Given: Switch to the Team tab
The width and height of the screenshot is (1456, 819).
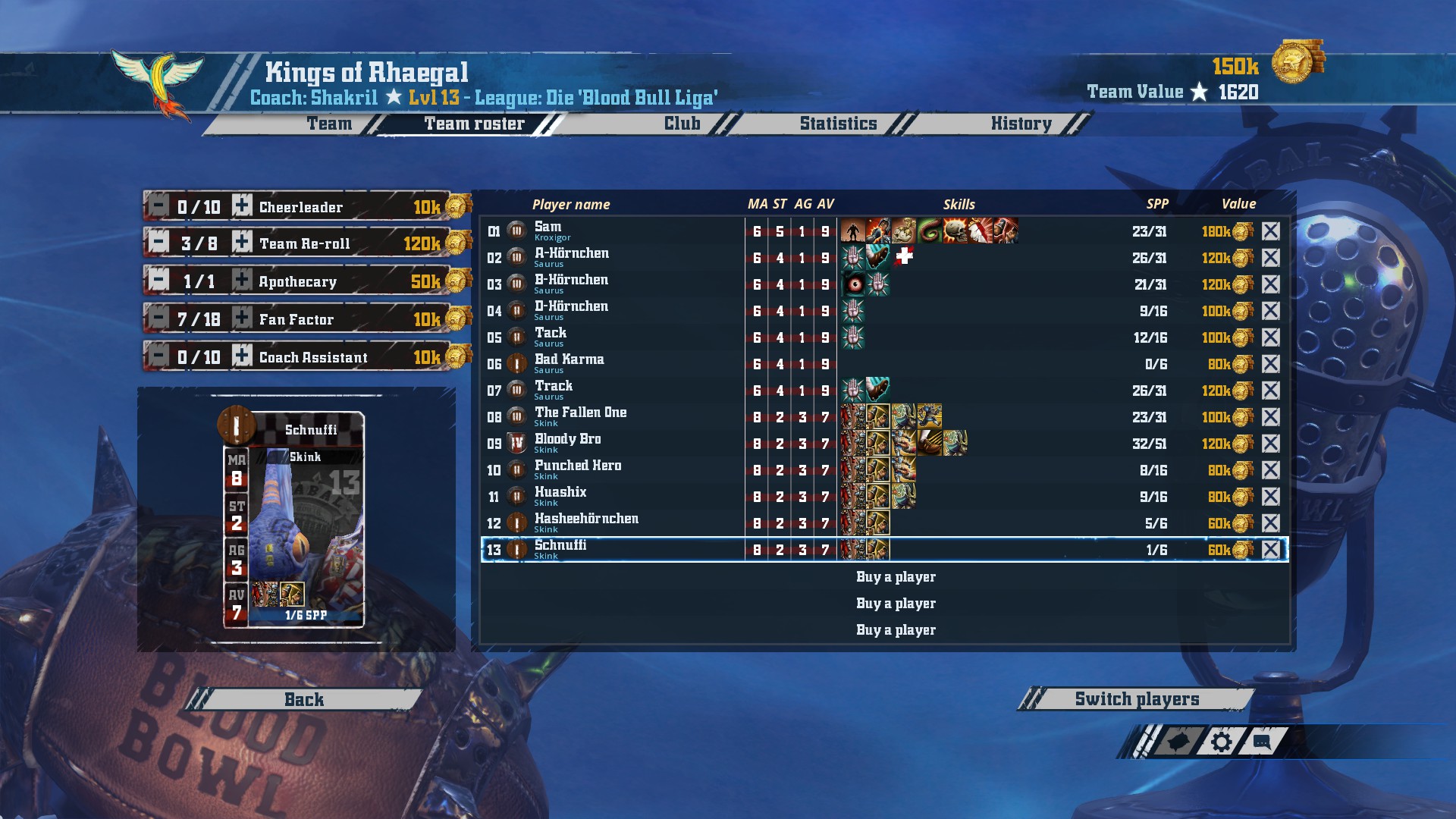Looking at the screenshot, I should tap(329, 124).
